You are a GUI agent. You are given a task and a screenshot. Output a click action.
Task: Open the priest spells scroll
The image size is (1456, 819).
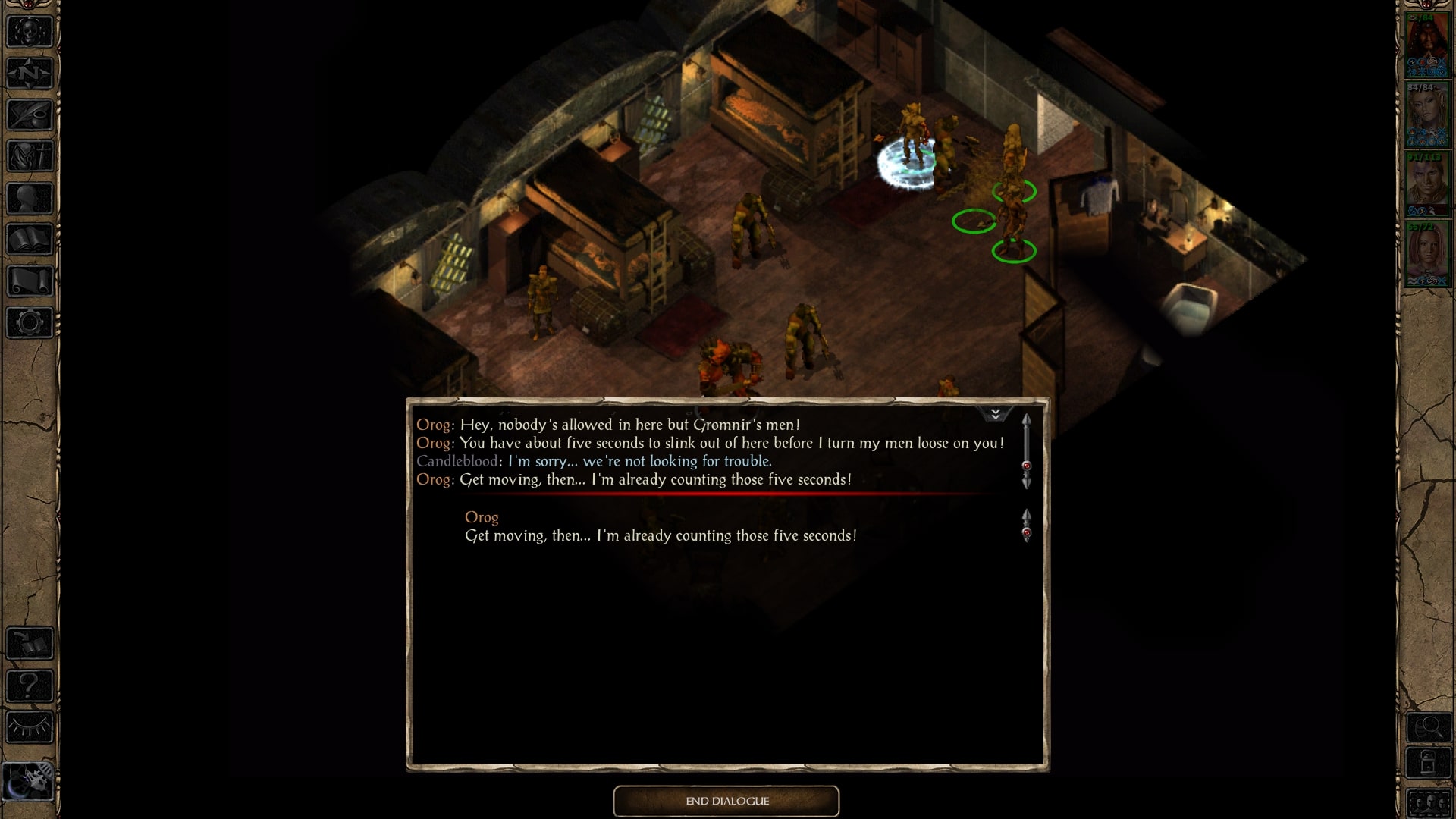pyautogui.click(x=30, y=280)
